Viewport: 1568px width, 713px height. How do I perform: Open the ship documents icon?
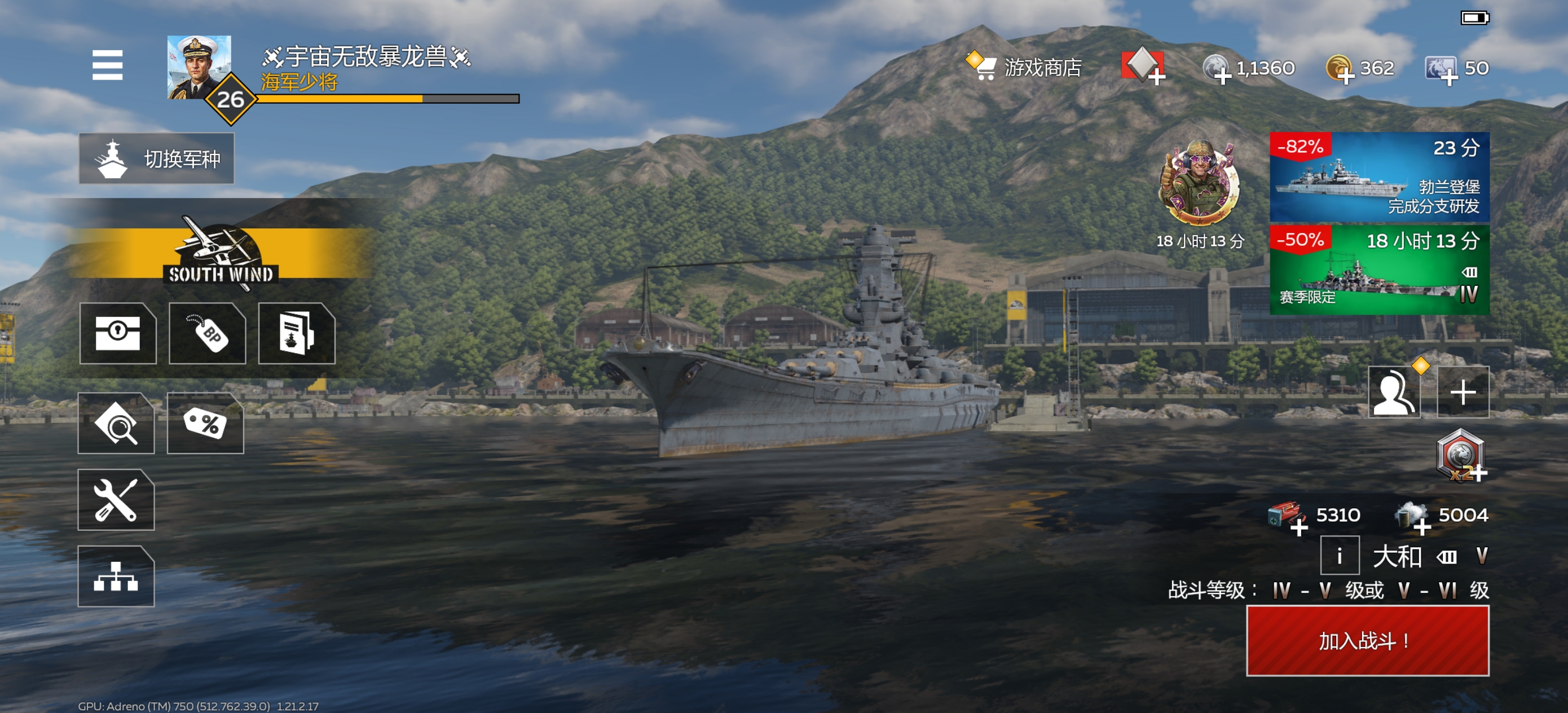click(297, 333)
